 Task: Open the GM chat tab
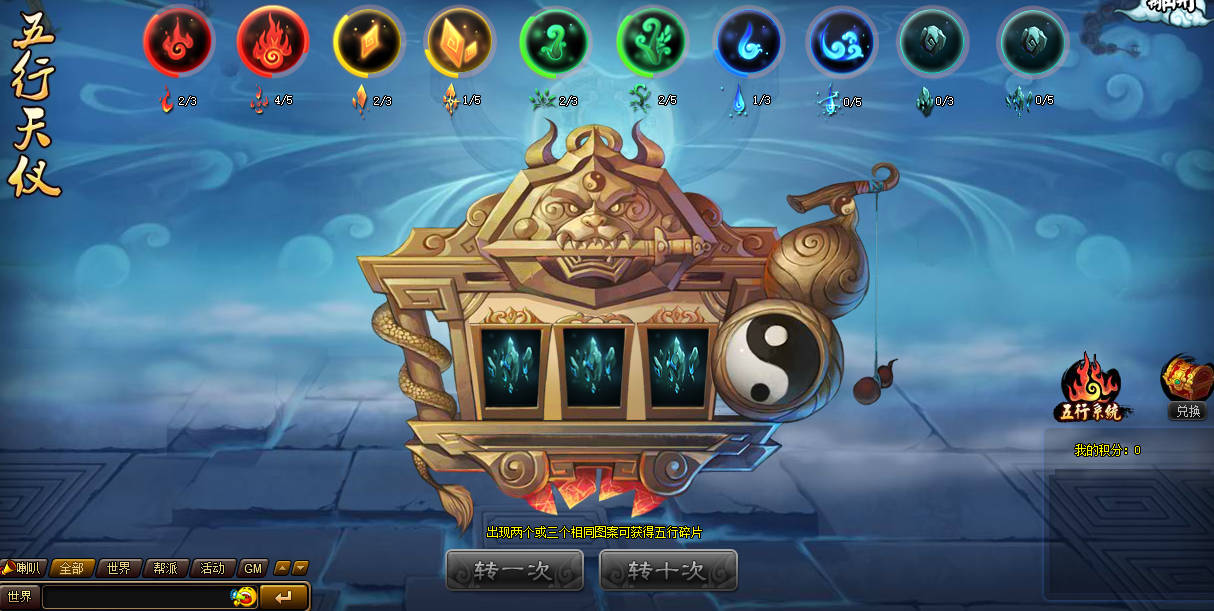[253, 568]
